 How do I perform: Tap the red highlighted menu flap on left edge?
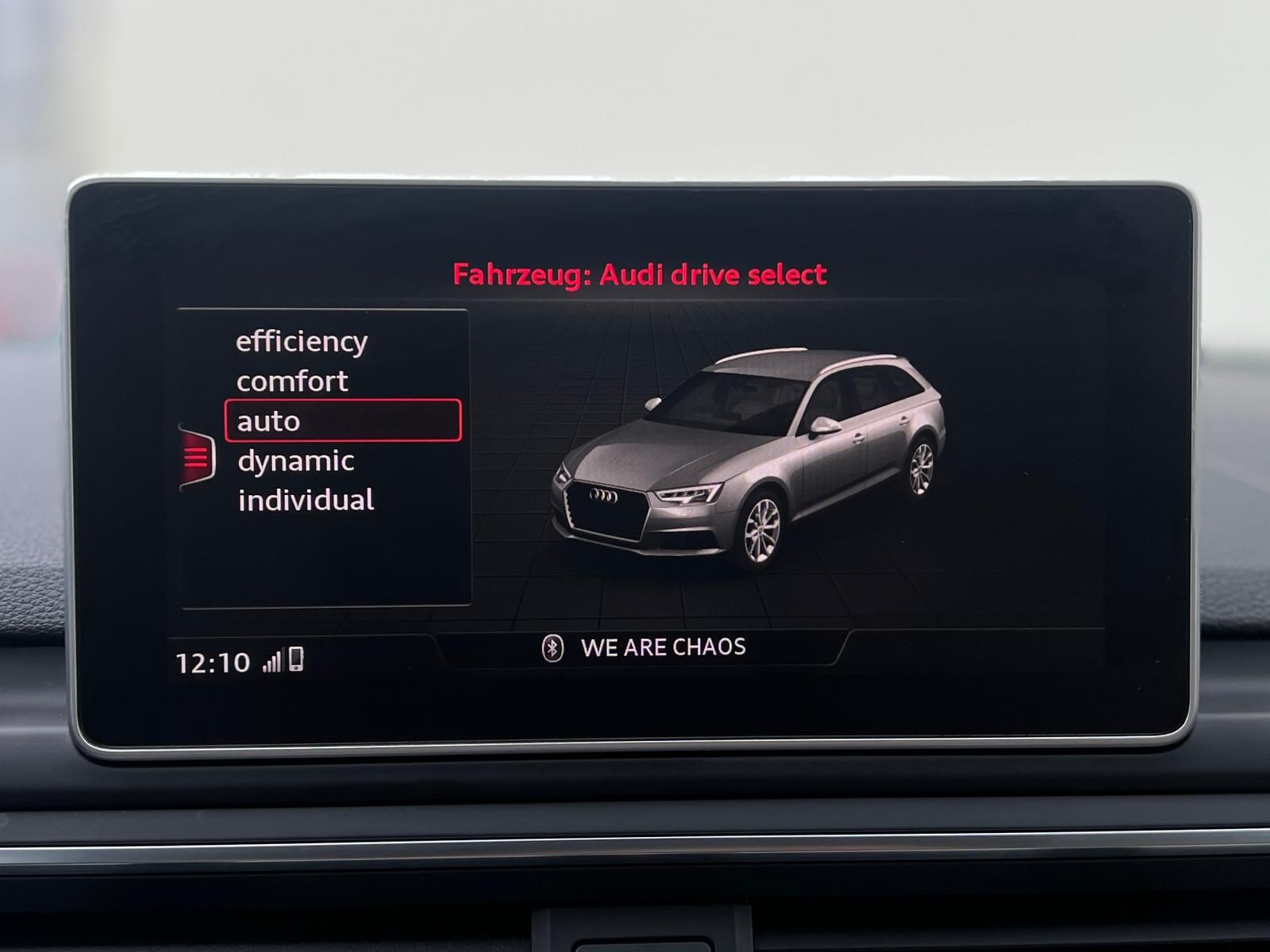click(x=197, y=458)
